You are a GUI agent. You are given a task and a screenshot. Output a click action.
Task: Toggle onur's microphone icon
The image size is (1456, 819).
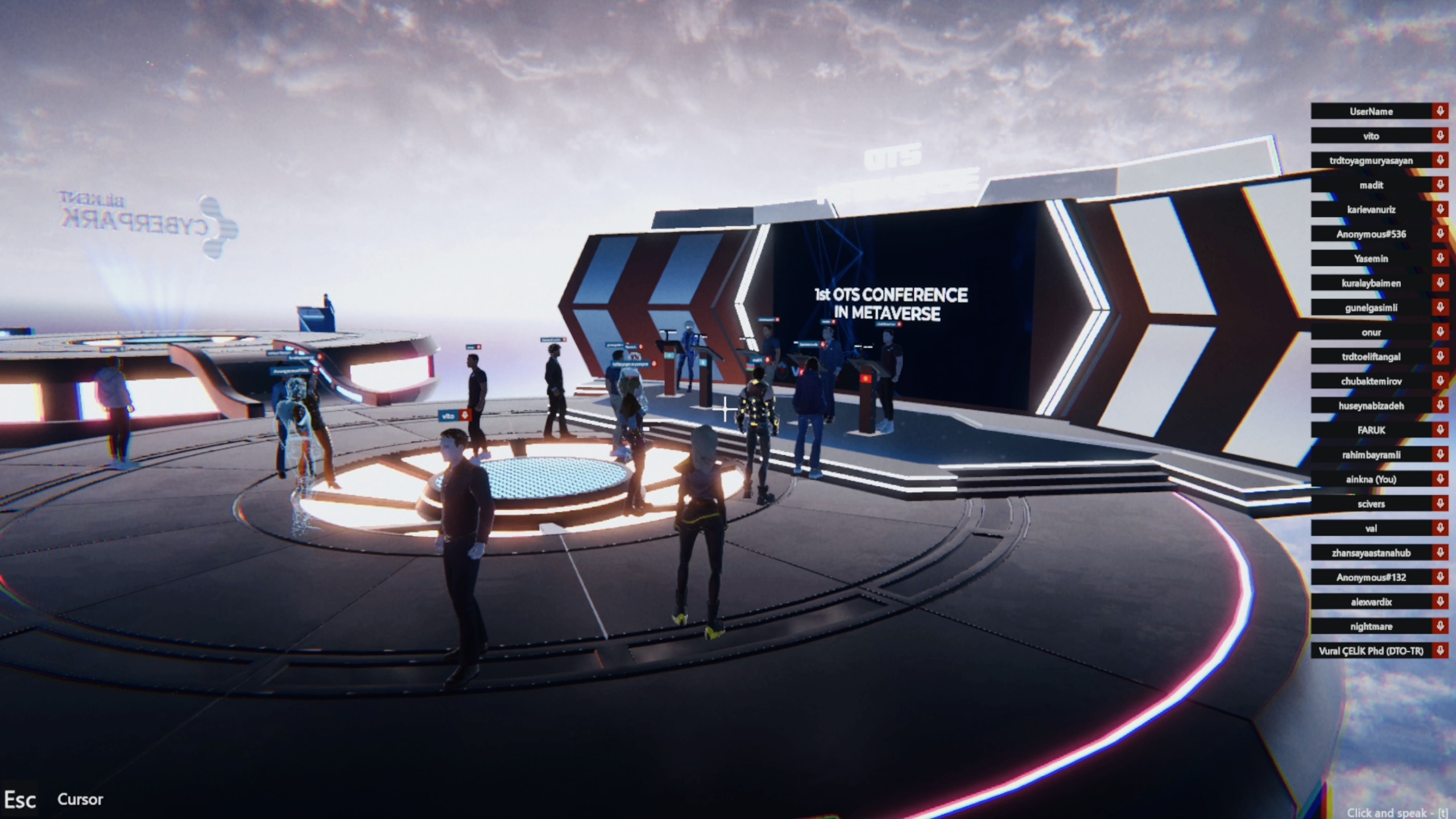click(1440, 332)
